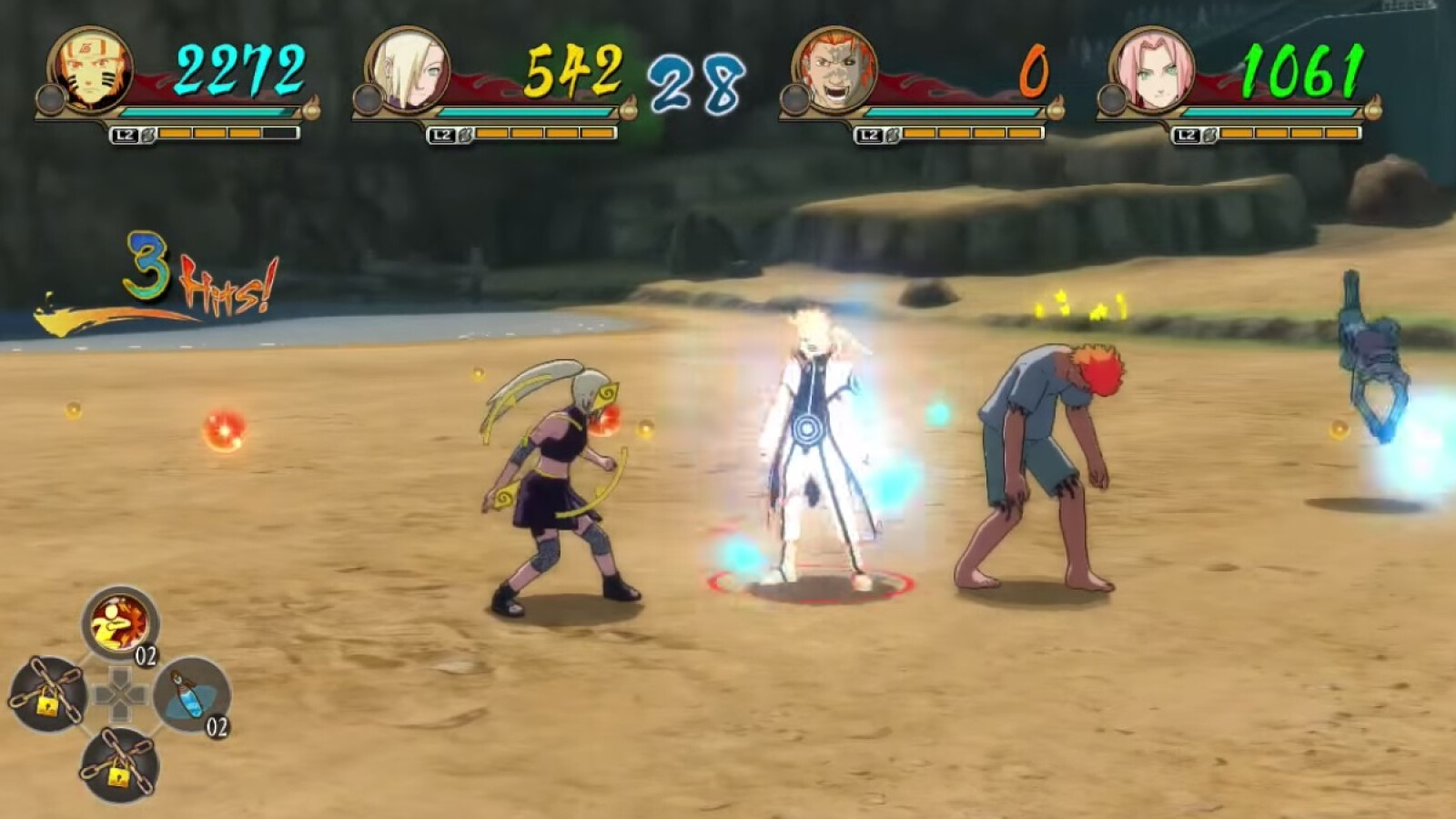Choose Sakura's pink-haired portrait
The width and height of the screenshot is (1456, 819).
click(1150, 70)
